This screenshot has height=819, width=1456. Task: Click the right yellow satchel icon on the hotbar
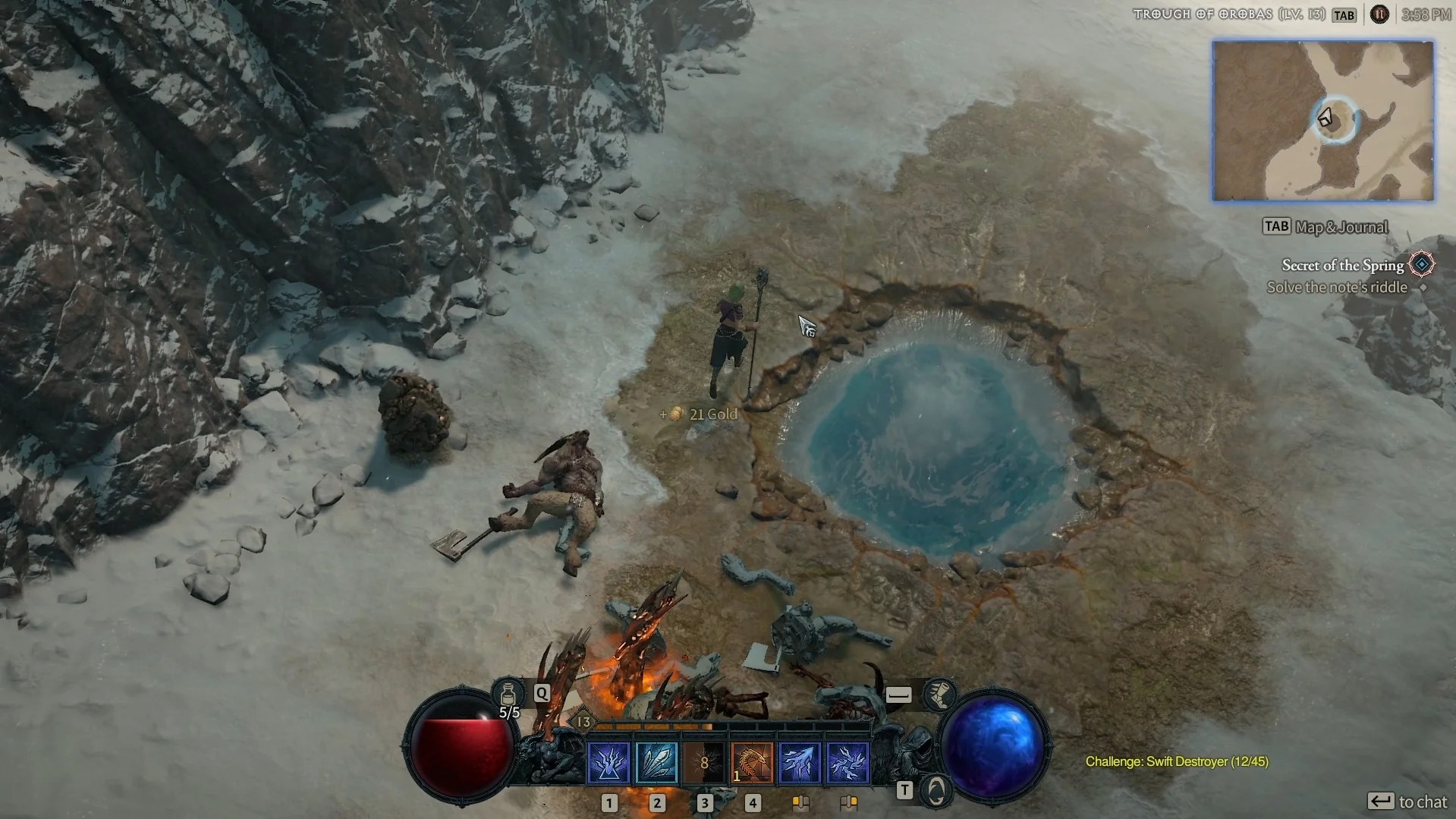point(849,802)
